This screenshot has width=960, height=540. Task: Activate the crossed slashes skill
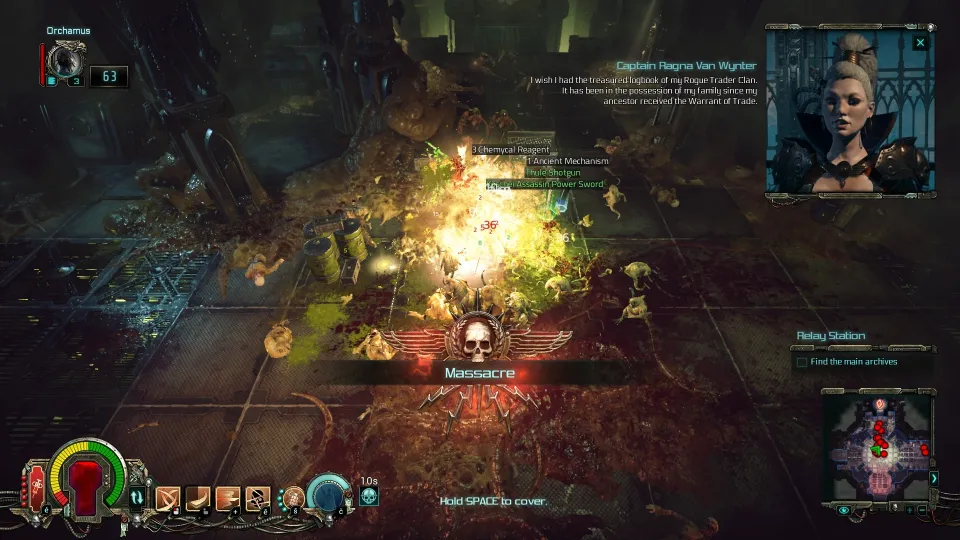[167, 497]
